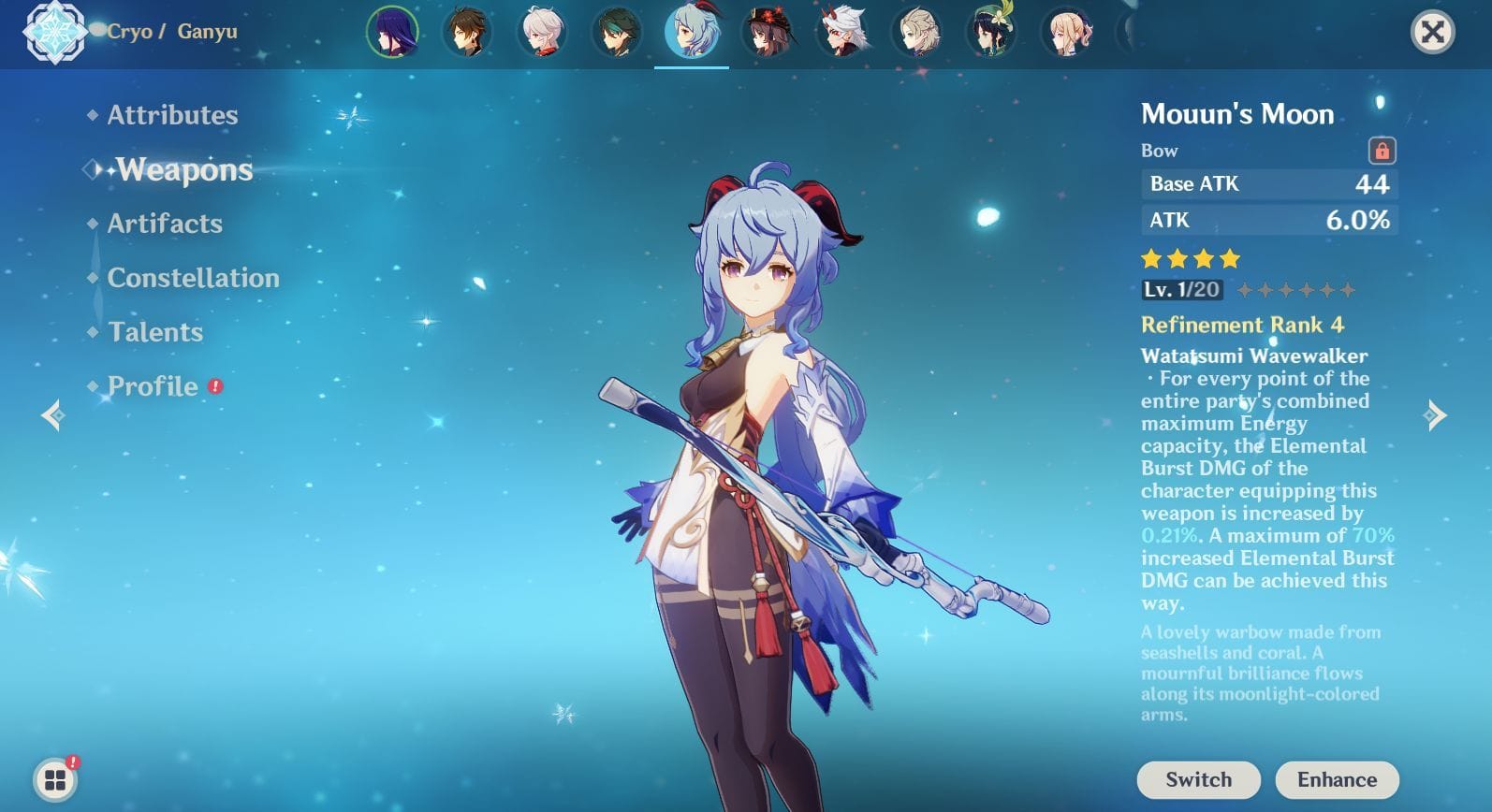Go to the next character with right arrow
The image size is (1492, 812).
click(x=1434, y=414)
